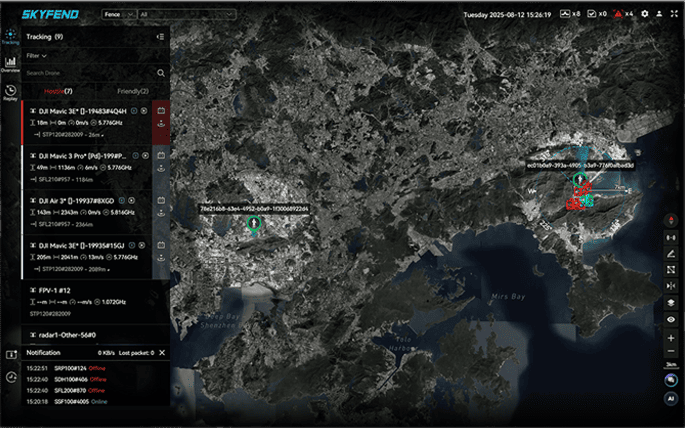Open the Tracking view in the sidebar
This screenshot has height=428, width=685.
tap(10, 38)
